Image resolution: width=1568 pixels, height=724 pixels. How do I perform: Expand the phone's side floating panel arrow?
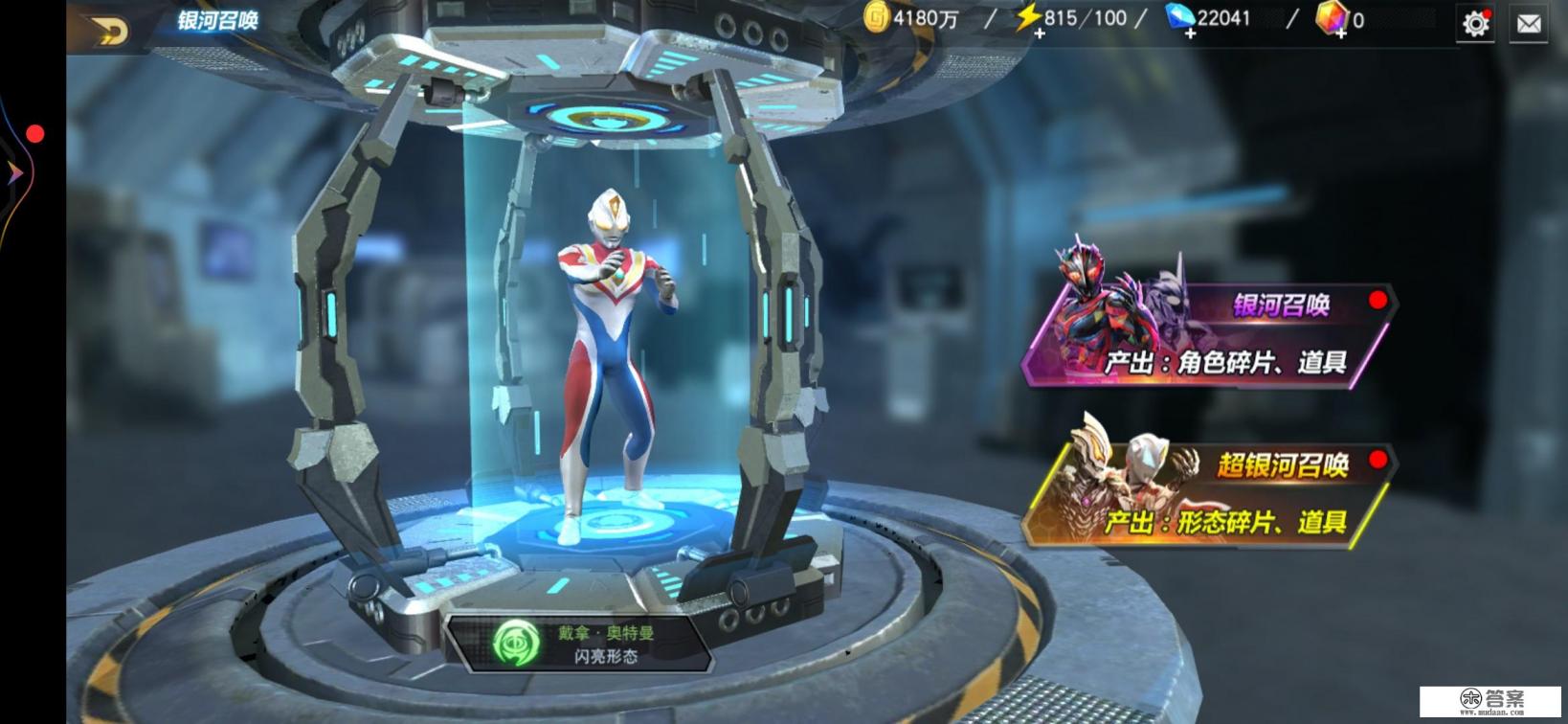pos(13,173)
